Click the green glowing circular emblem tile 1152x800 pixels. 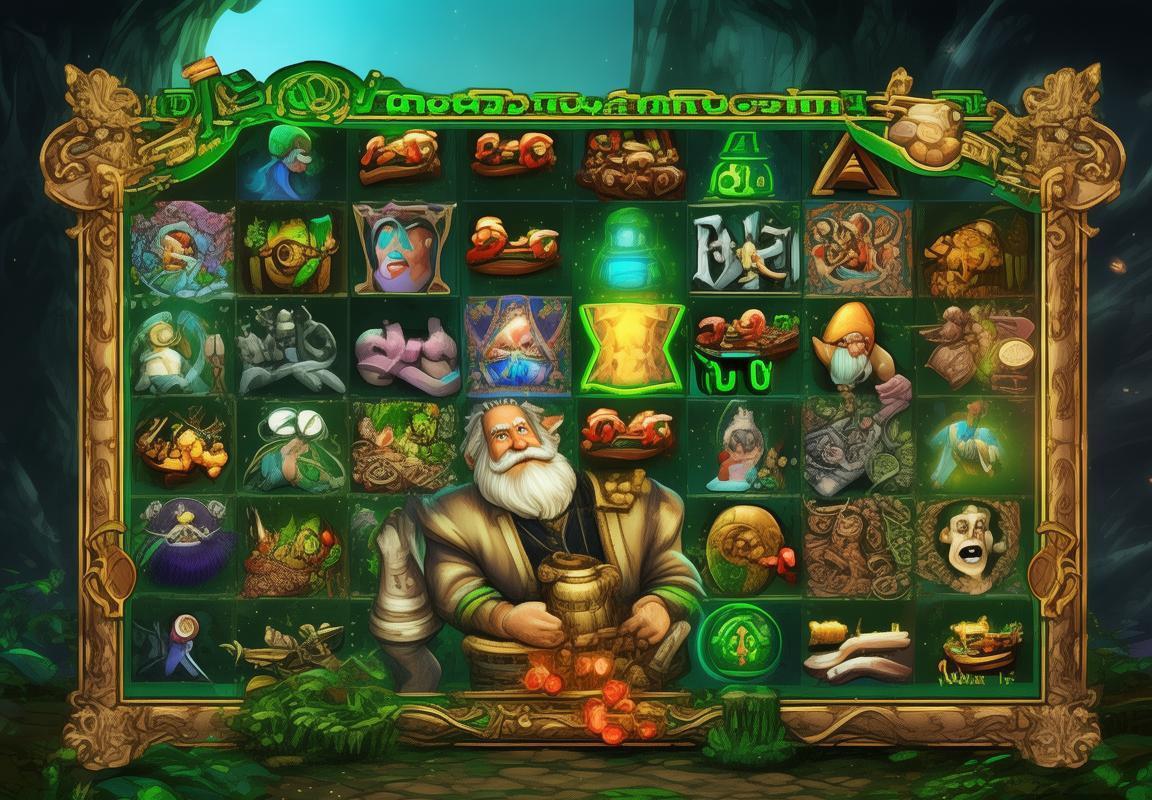tap(738, 639)
